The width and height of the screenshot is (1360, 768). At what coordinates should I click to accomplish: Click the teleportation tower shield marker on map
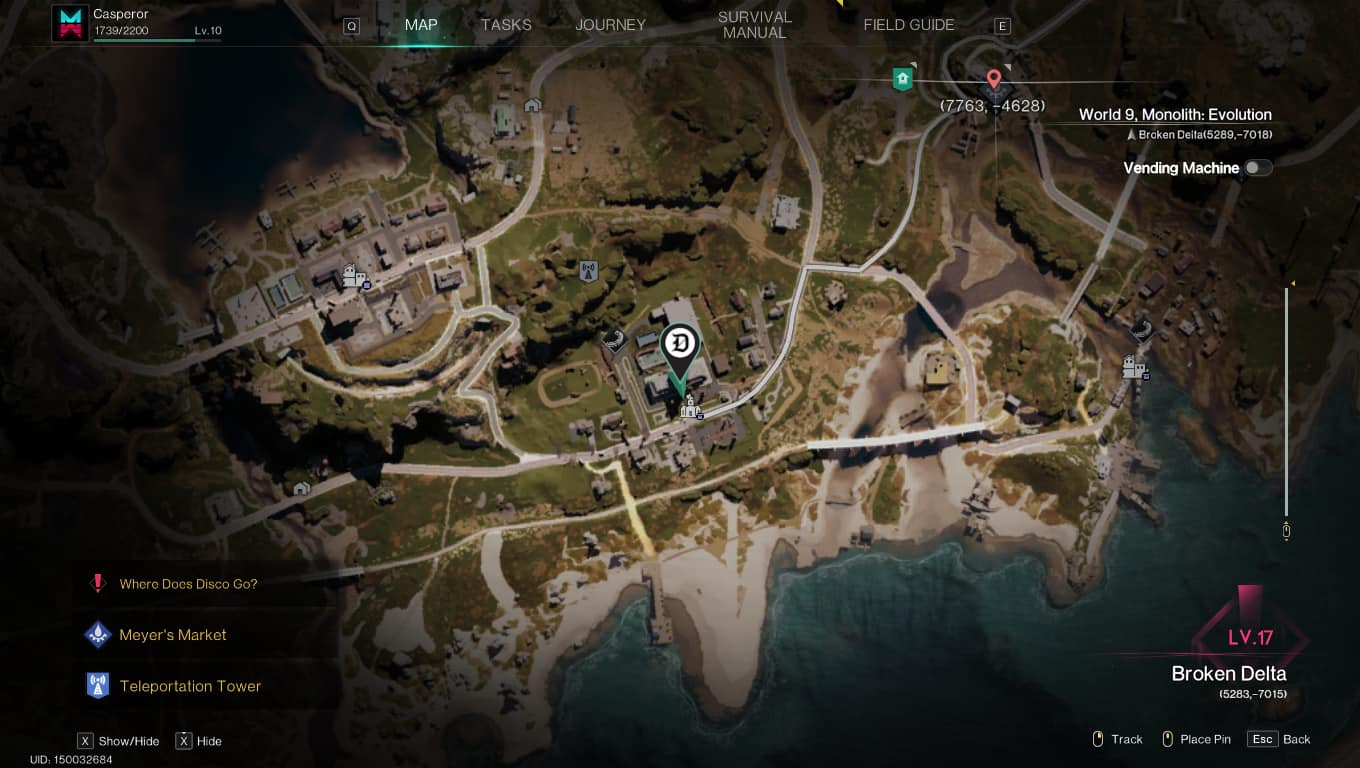click(589, 270)
